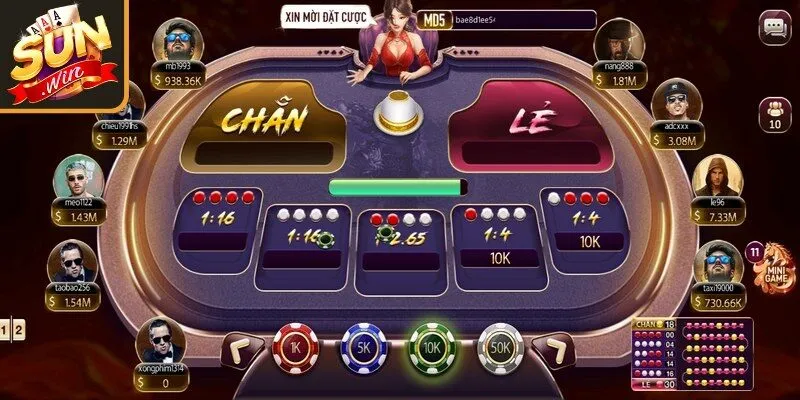Show more chips with the right arrow

[553, 348]
